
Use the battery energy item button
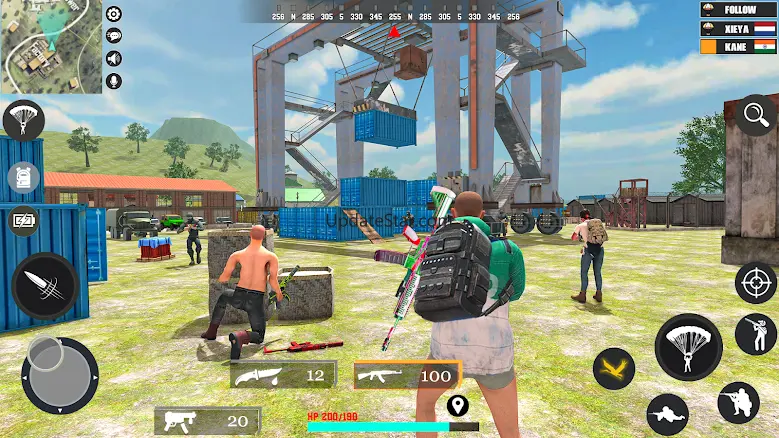point(23,221)
